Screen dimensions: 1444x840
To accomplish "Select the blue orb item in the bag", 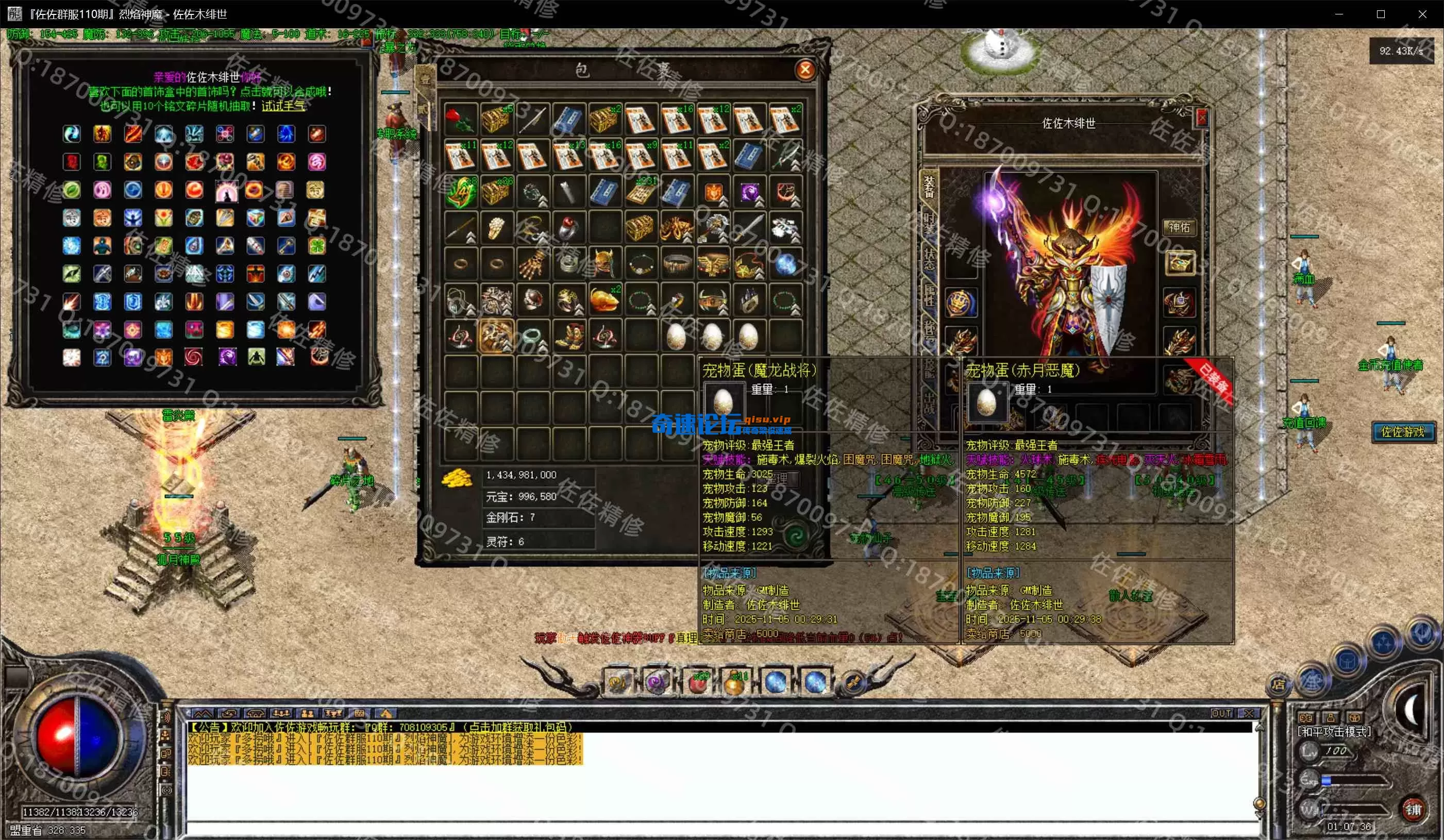I will click(x=785, y=264).
